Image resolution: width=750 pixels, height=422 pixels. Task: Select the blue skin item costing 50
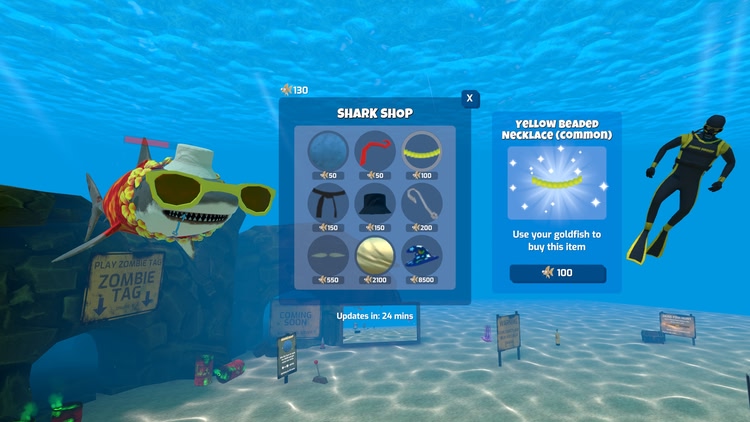click(x=327, y=150)
